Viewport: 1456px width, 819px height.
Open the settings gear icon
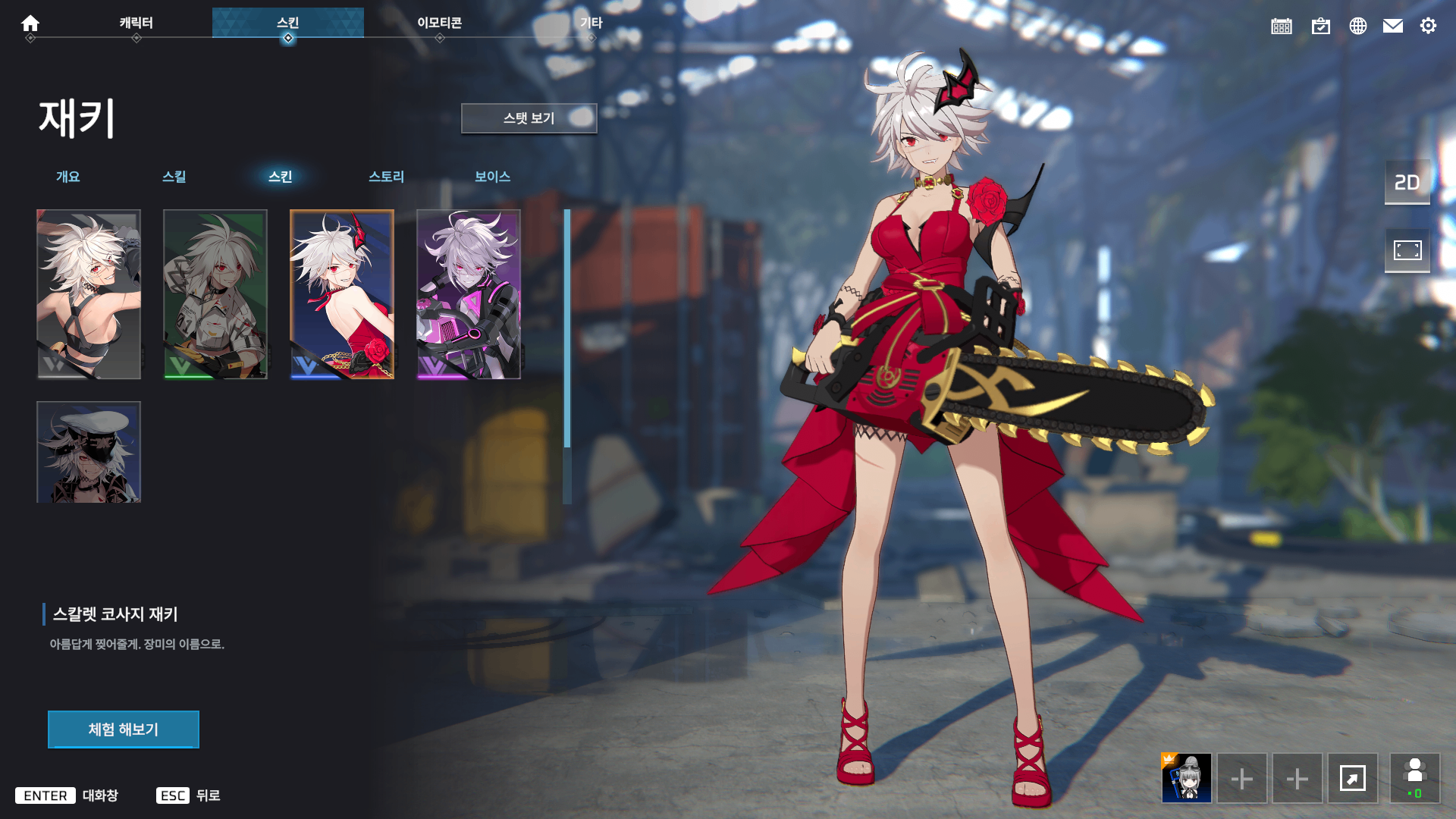coord(1429,26)
